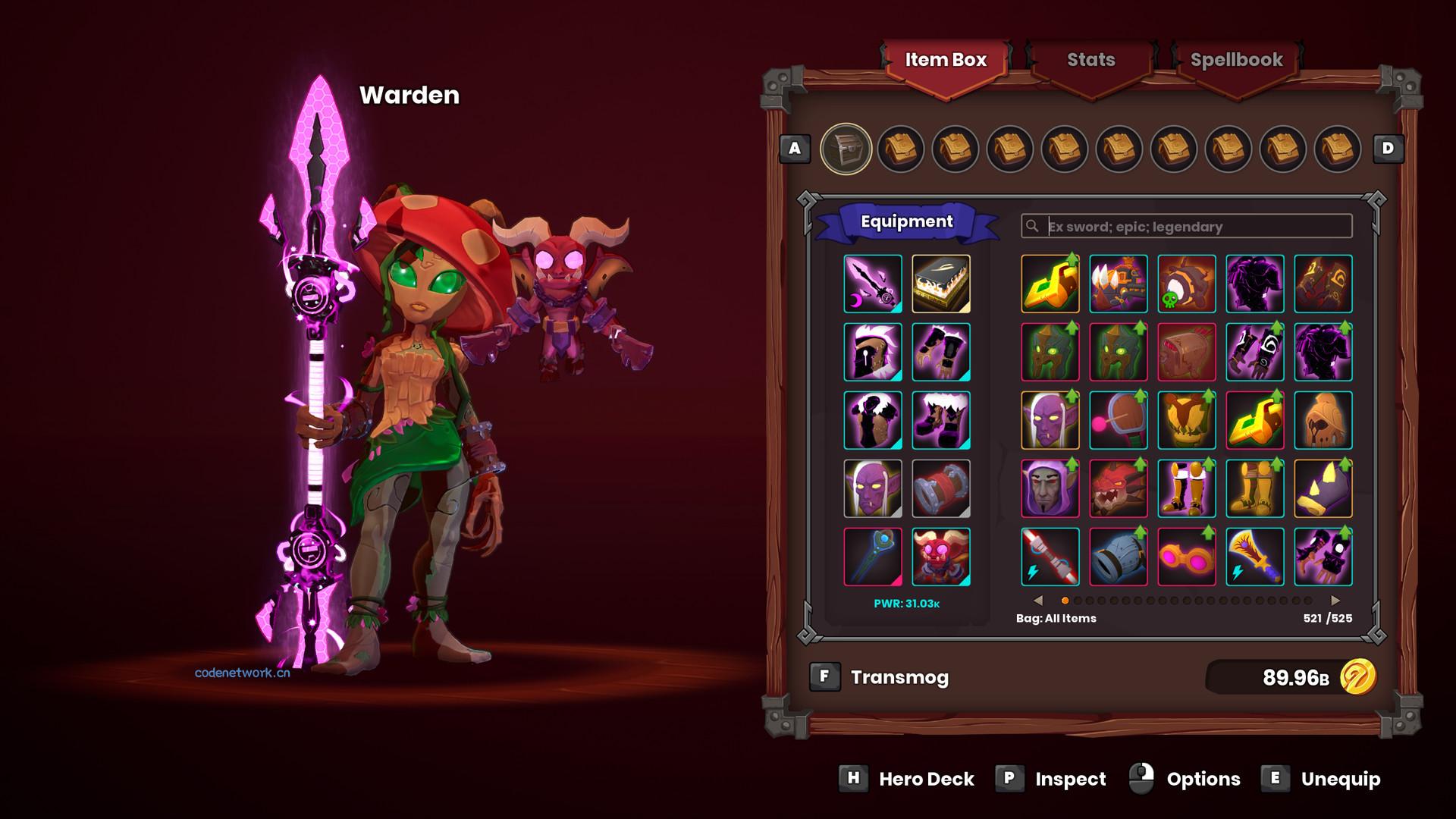
Task: Click the Transmog button
Action: coord(899,677)
